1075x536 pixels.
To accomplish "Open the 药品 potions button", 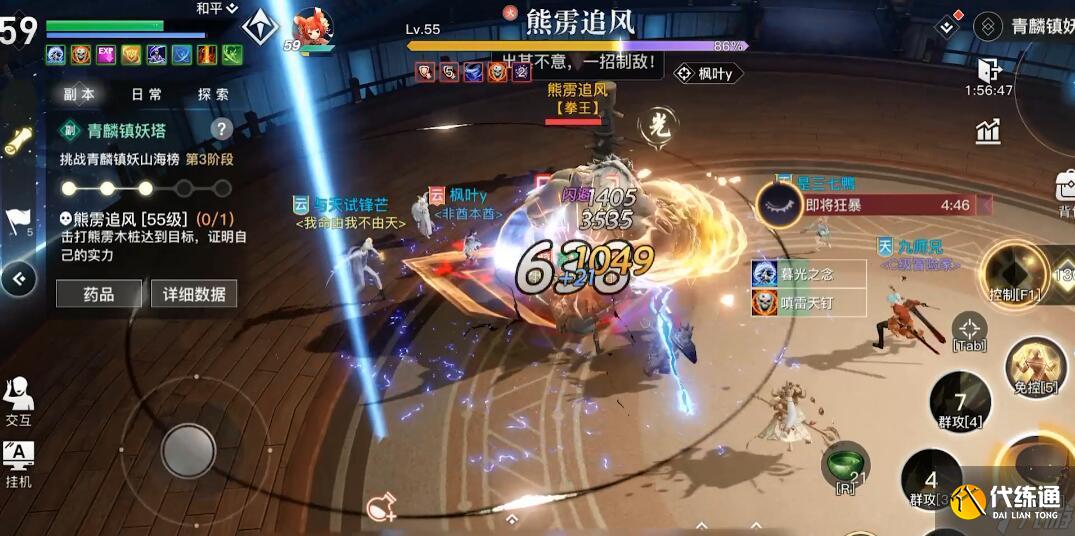I will click(x=98, y=294).
